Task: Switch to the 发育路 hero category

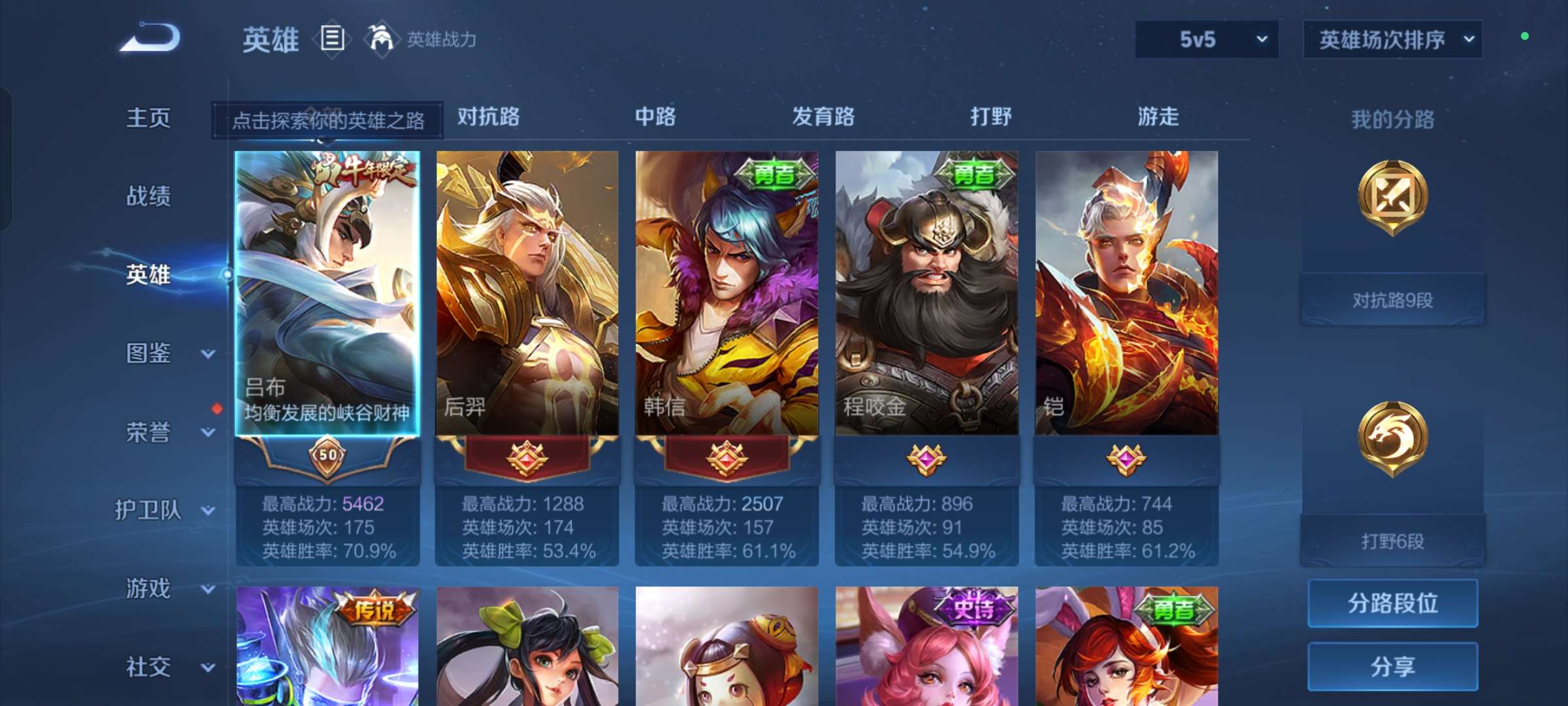Action: tap(822, 118)
